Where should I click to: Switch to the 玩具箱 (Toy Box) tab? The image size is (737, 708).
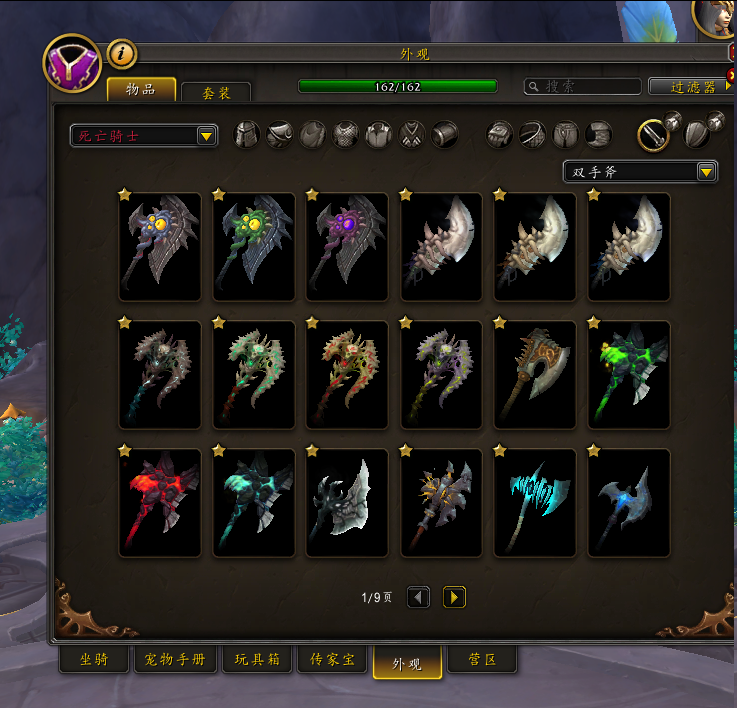point(257,661)
